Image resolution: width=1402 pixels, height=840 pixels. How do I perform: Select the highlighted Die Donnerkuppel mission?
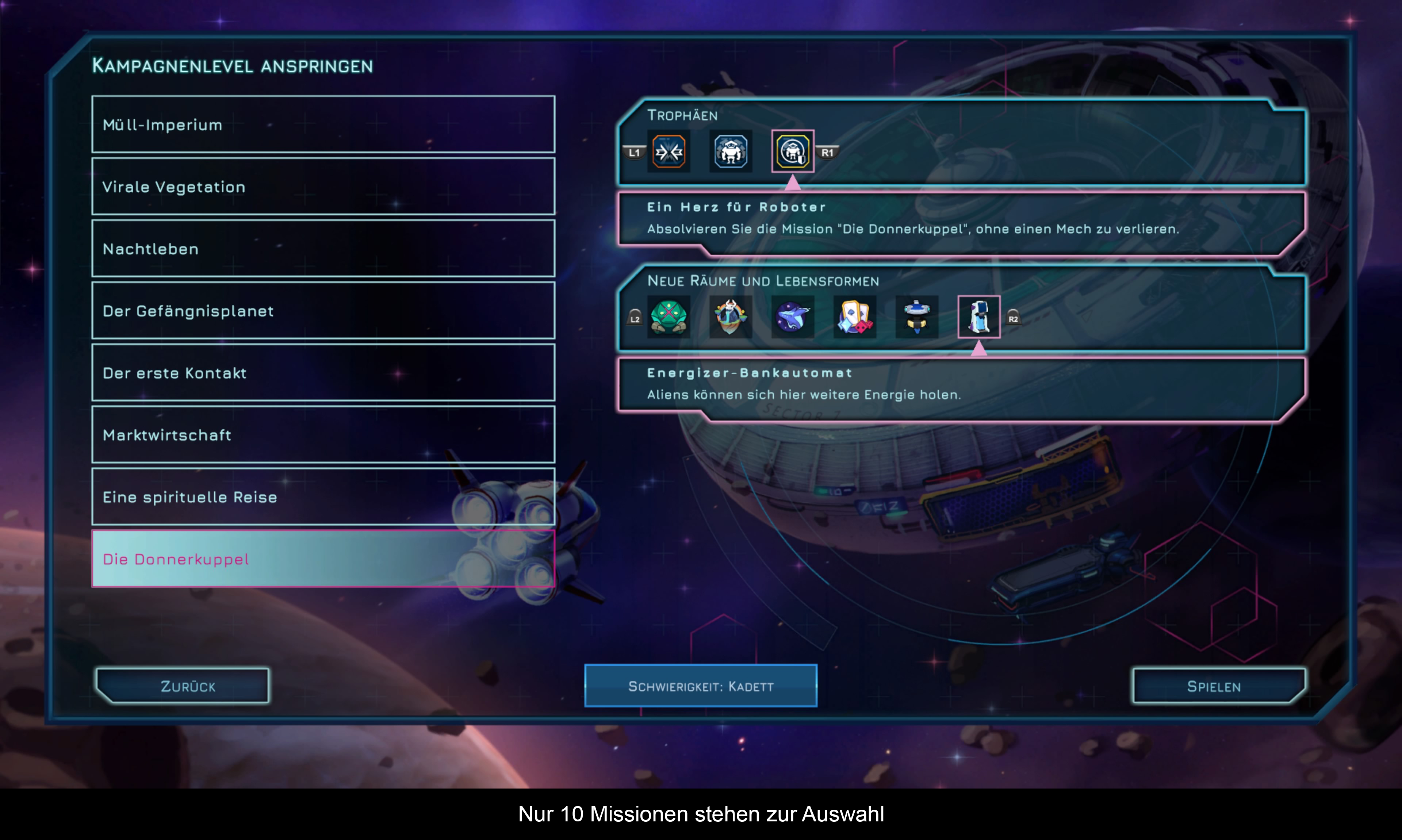click(x=323, y=559)
